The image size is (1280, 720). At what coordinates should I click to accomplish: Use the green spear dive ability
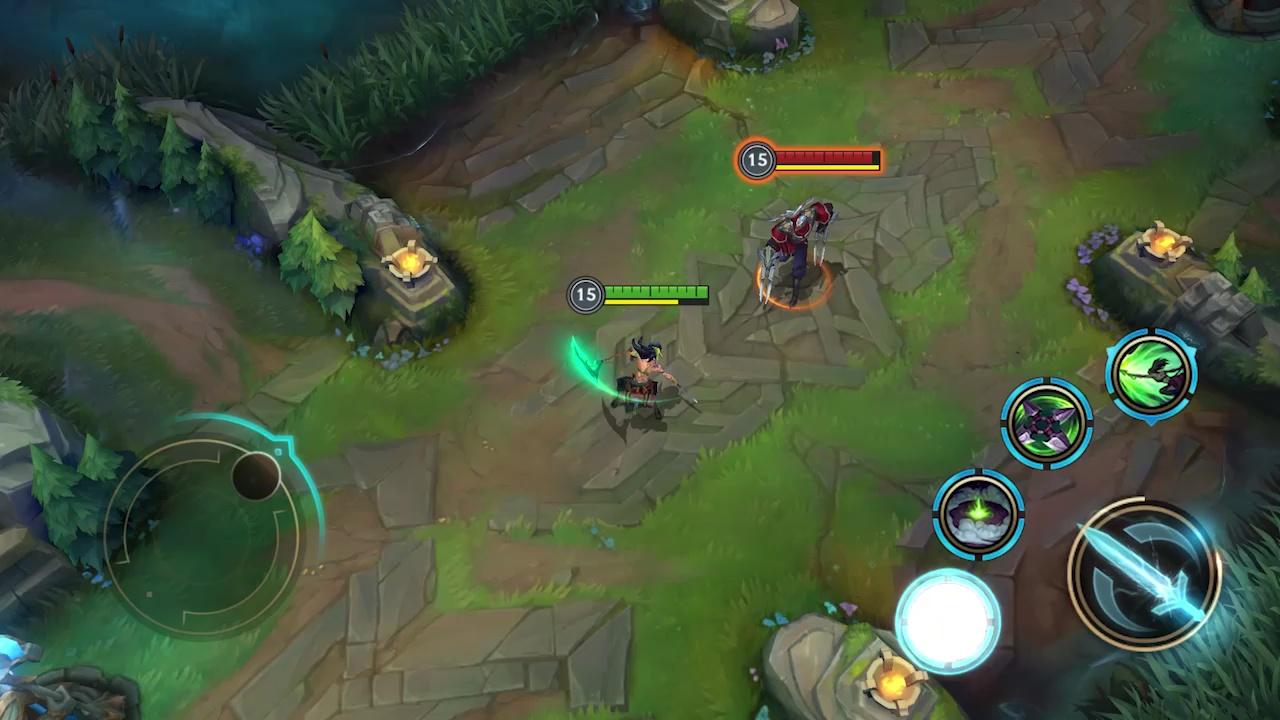[x=1152, y=373]
